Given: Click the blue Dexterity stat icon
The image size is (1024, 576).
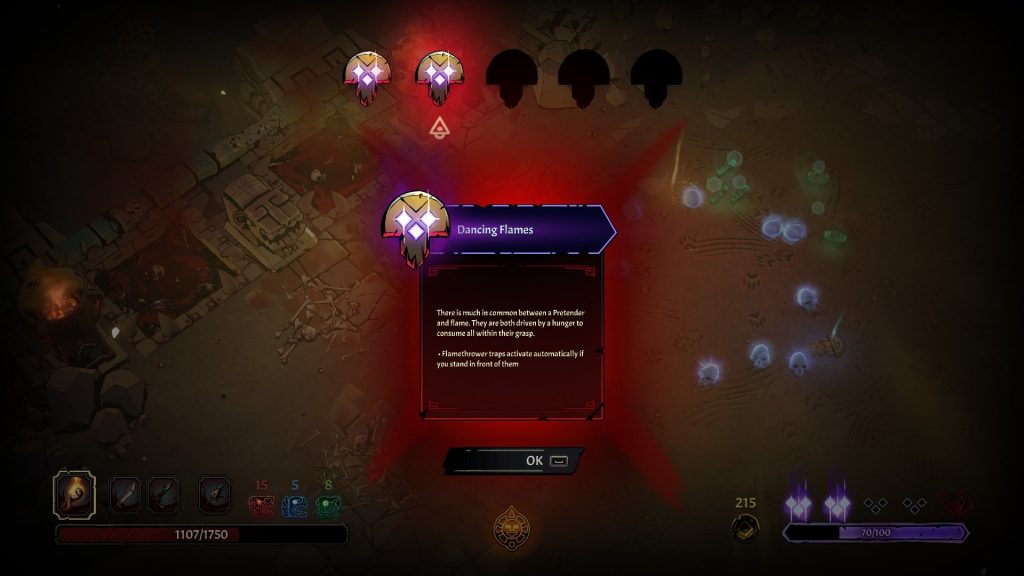Looking at the screenshot, I should [x=295, y=507].
